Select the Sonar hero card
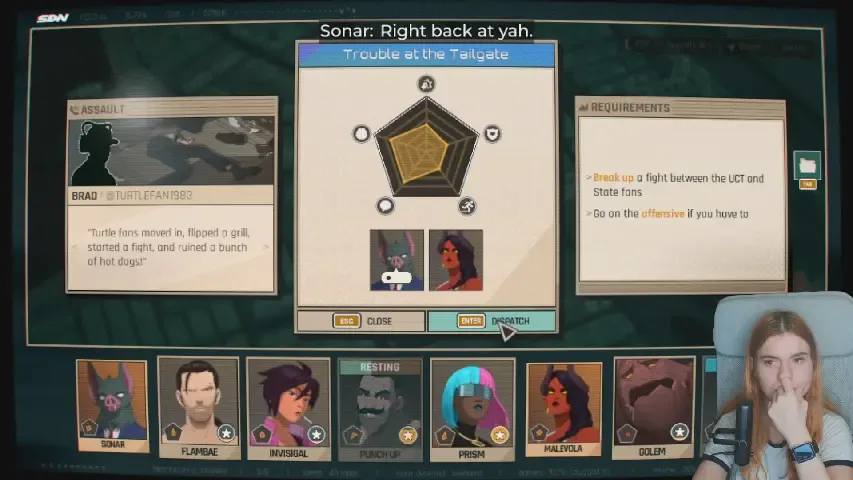 pyautogui.click(x=112, y=405)
